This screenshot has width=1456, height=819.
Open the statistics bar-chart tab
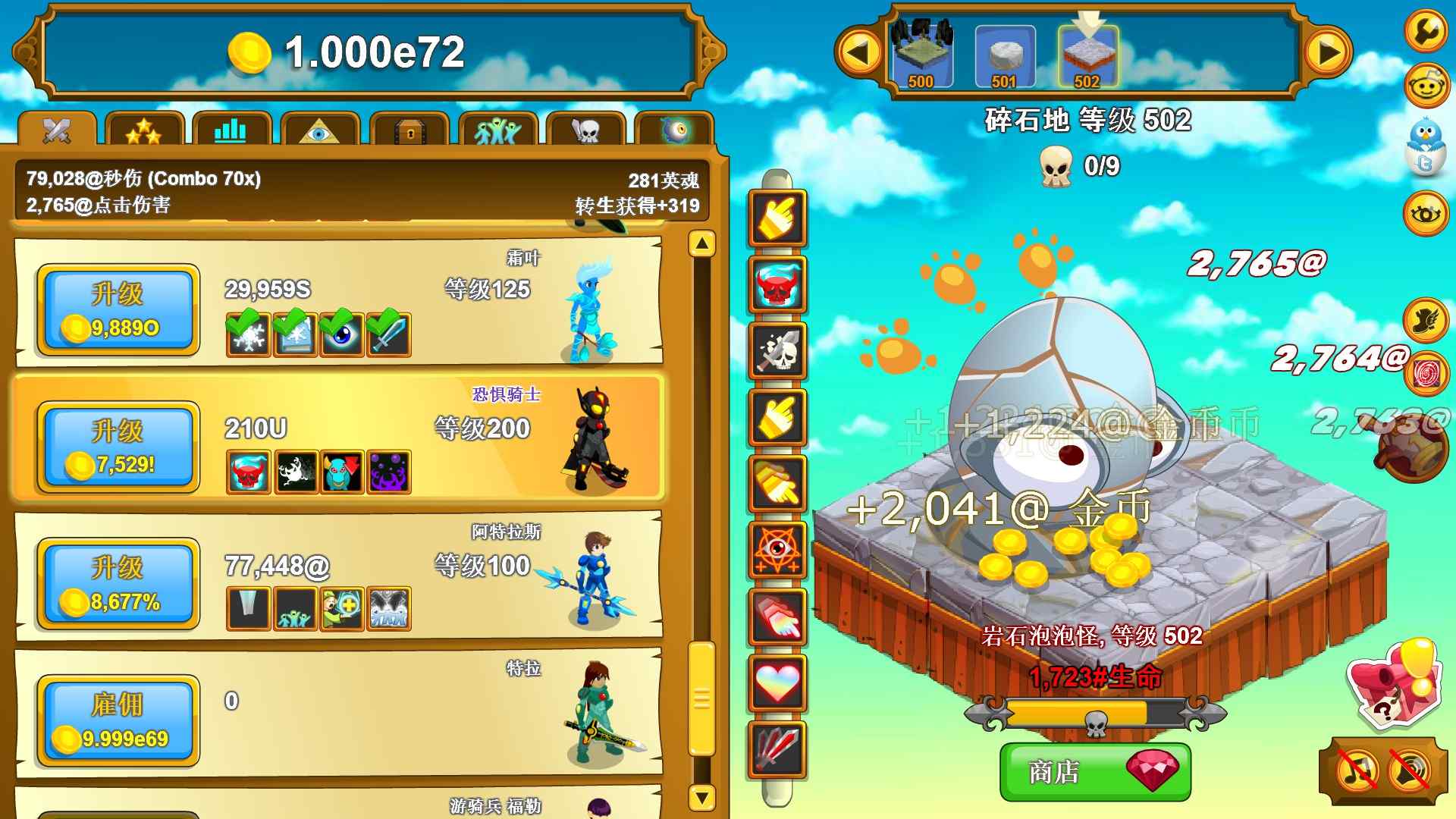click(x=231, y=130)
